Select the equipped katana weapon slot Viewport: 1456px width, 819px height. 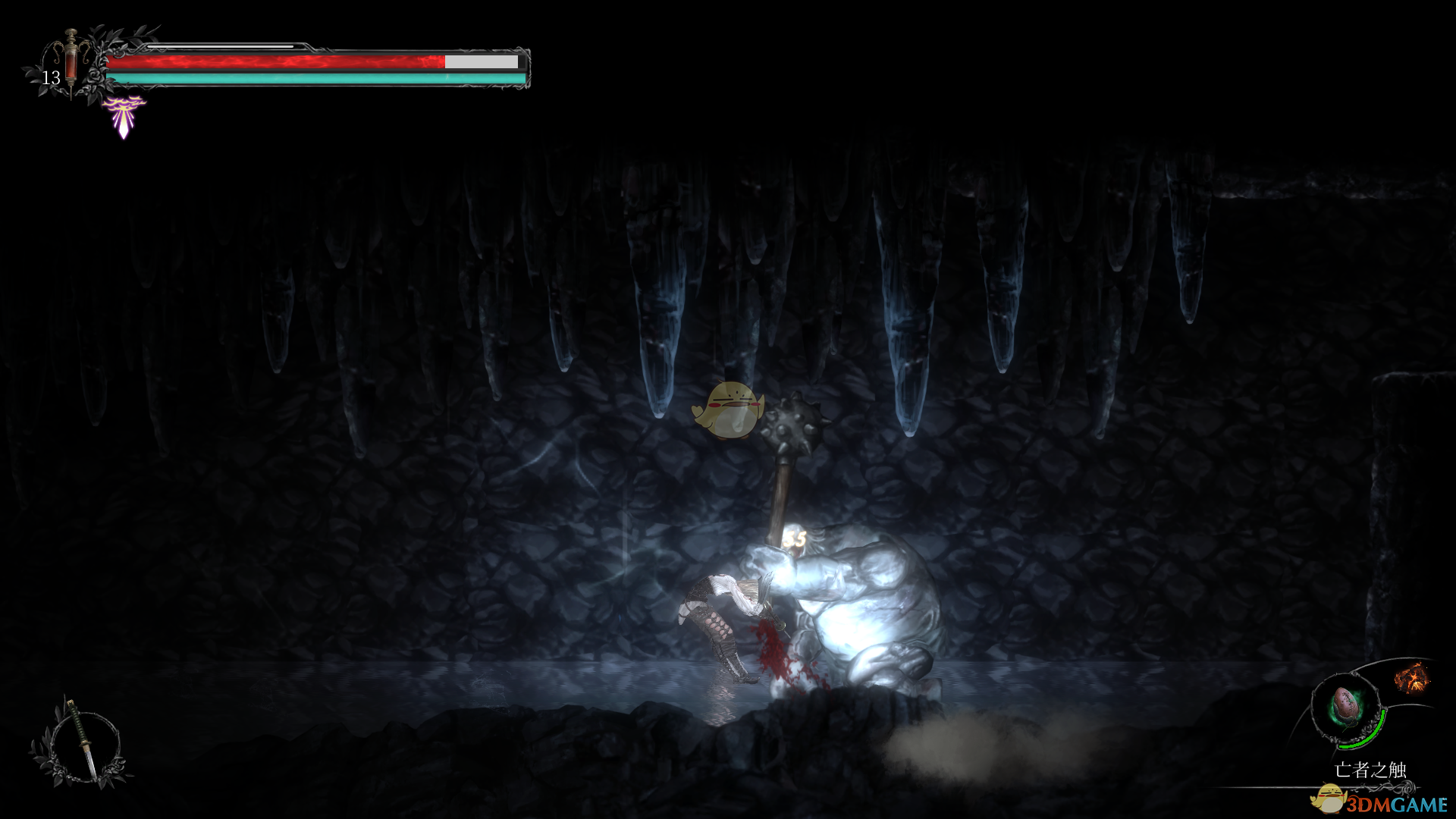[x=80, y=741]
